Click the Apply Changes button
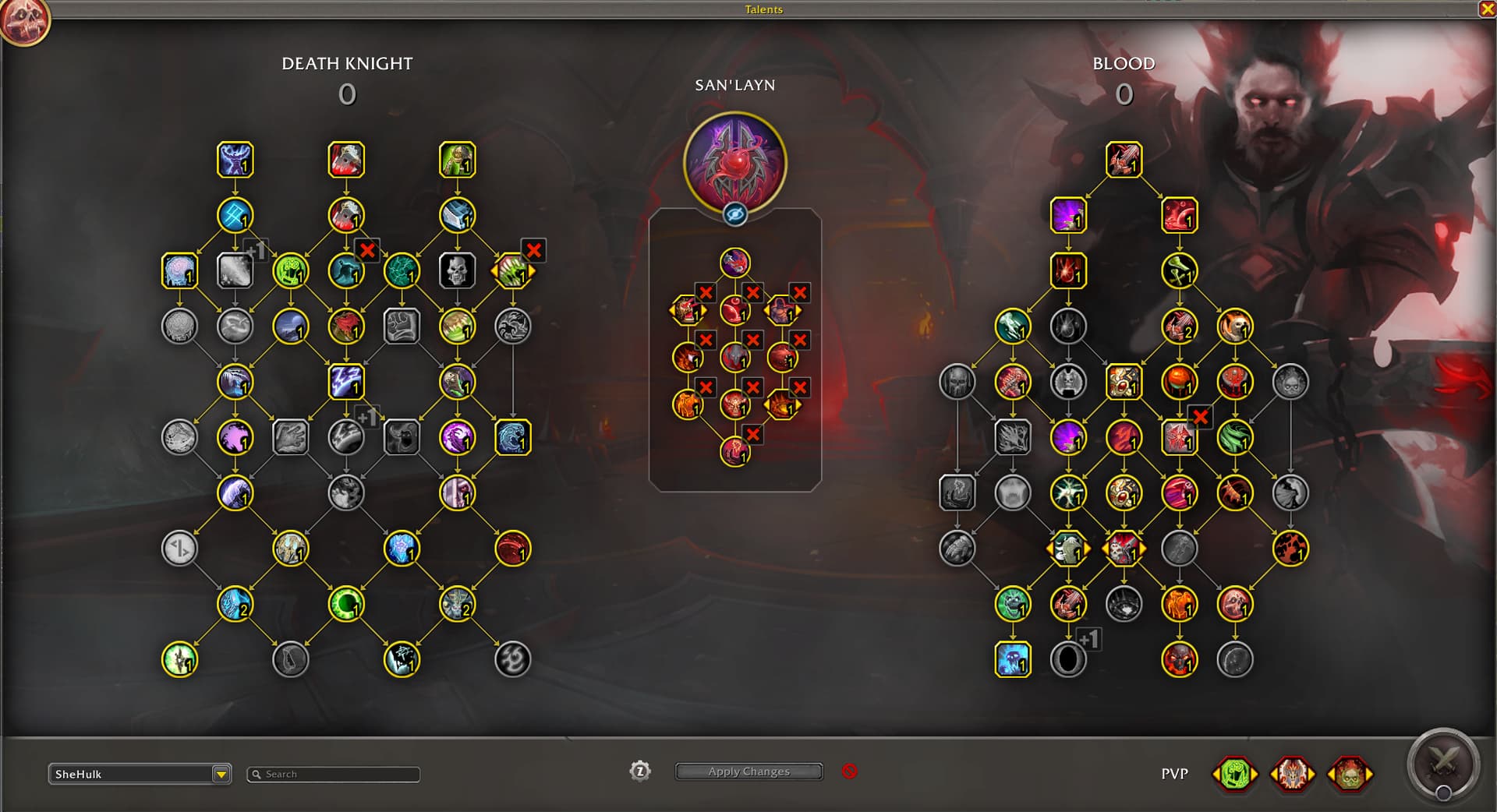 pyautogui.click(x=748, y=771)
